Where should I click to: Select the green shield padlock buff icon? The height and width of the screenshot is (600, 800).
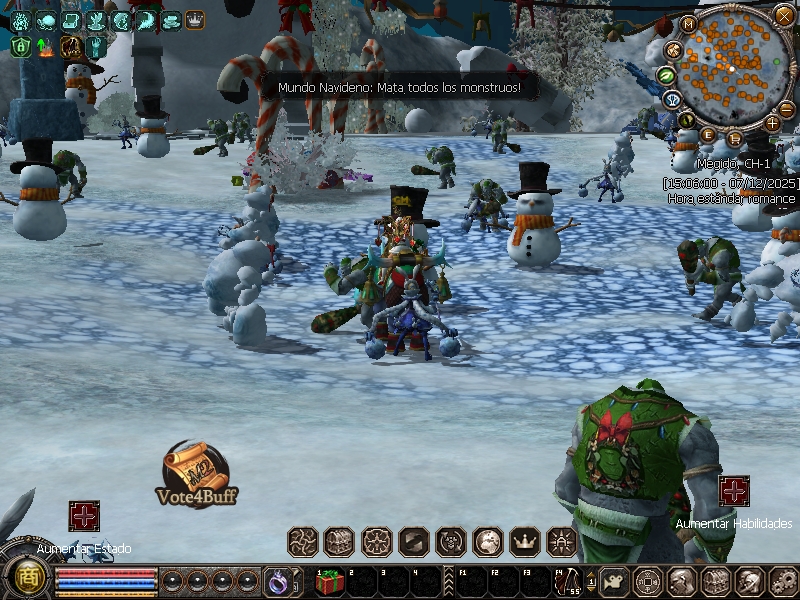(x=20, y=46)
